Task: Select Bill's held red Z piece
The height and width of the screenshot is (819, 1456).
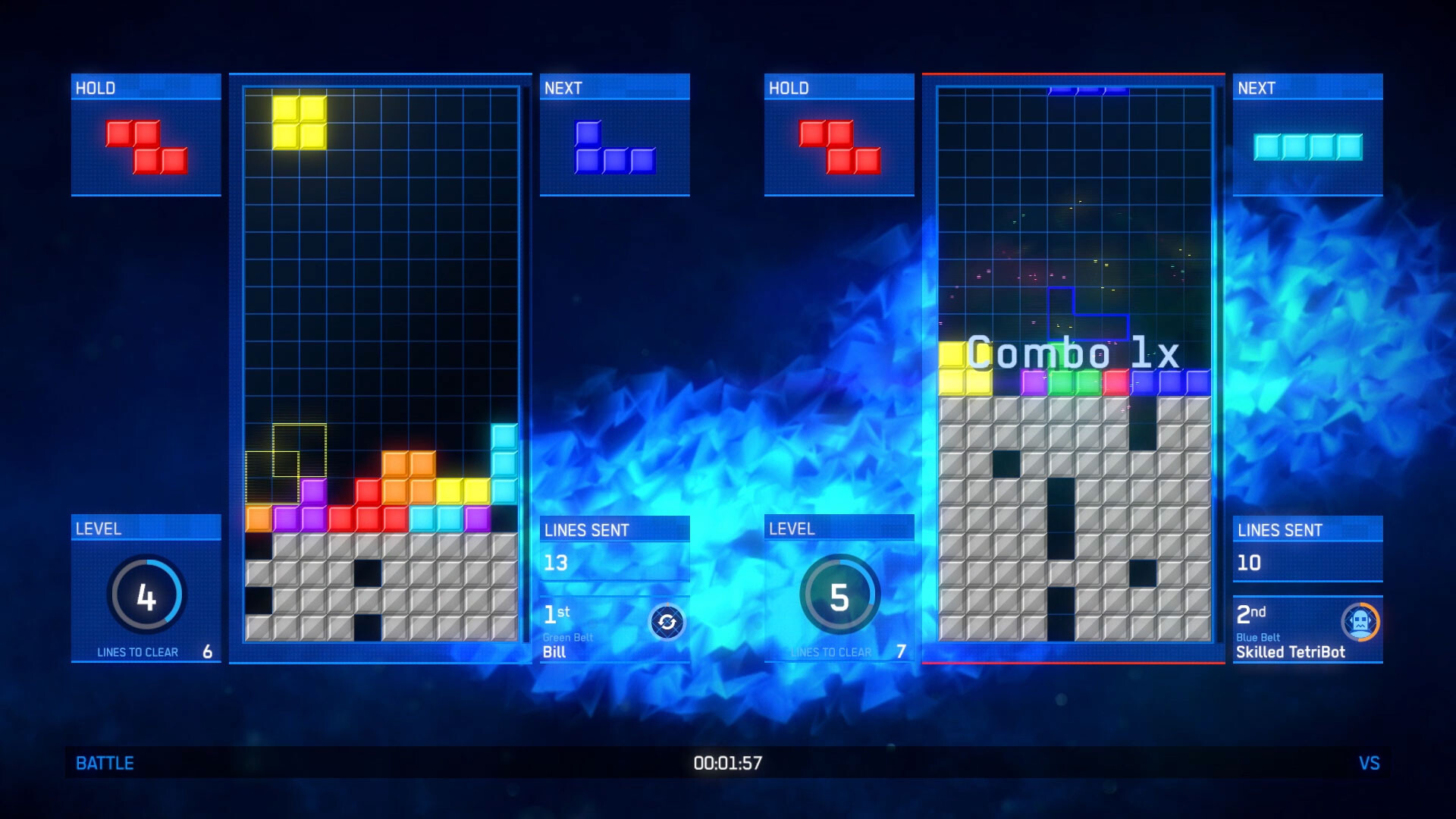Action: coord(146,147)
